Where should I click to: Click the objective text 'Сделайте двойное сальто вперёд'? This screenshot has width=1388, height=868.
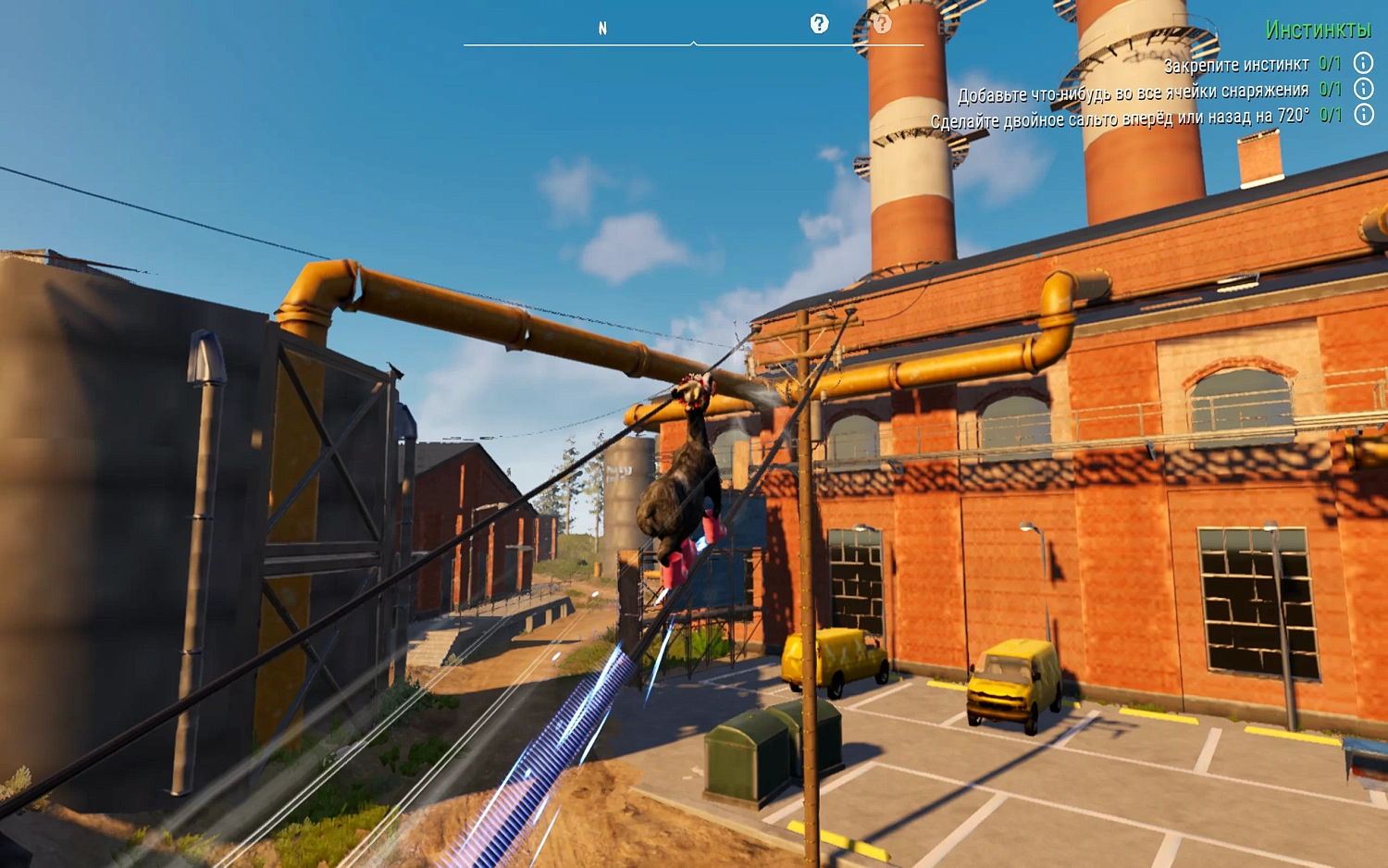[1064, 117]
